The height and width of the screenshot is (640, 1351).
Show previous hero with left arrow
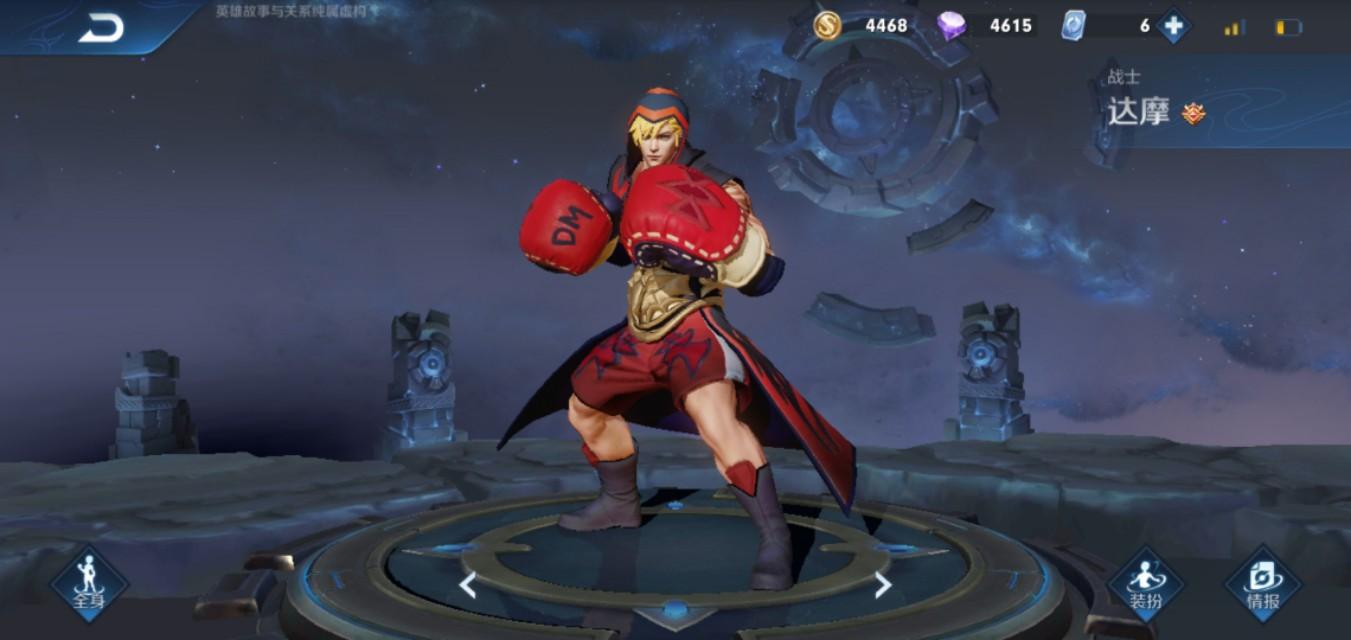coord(467,585)
